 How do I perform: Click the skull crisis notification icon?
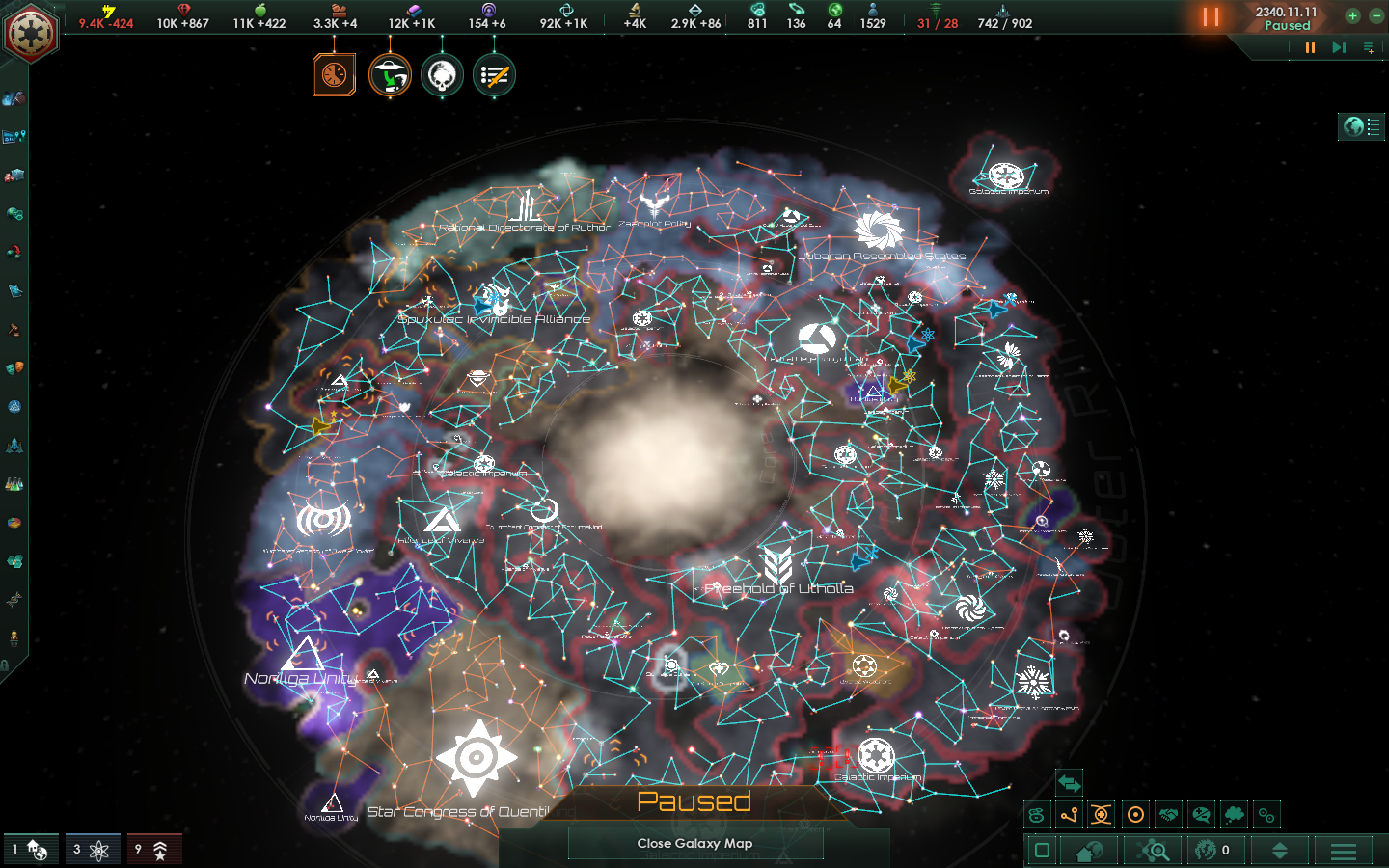coord(441,75)
